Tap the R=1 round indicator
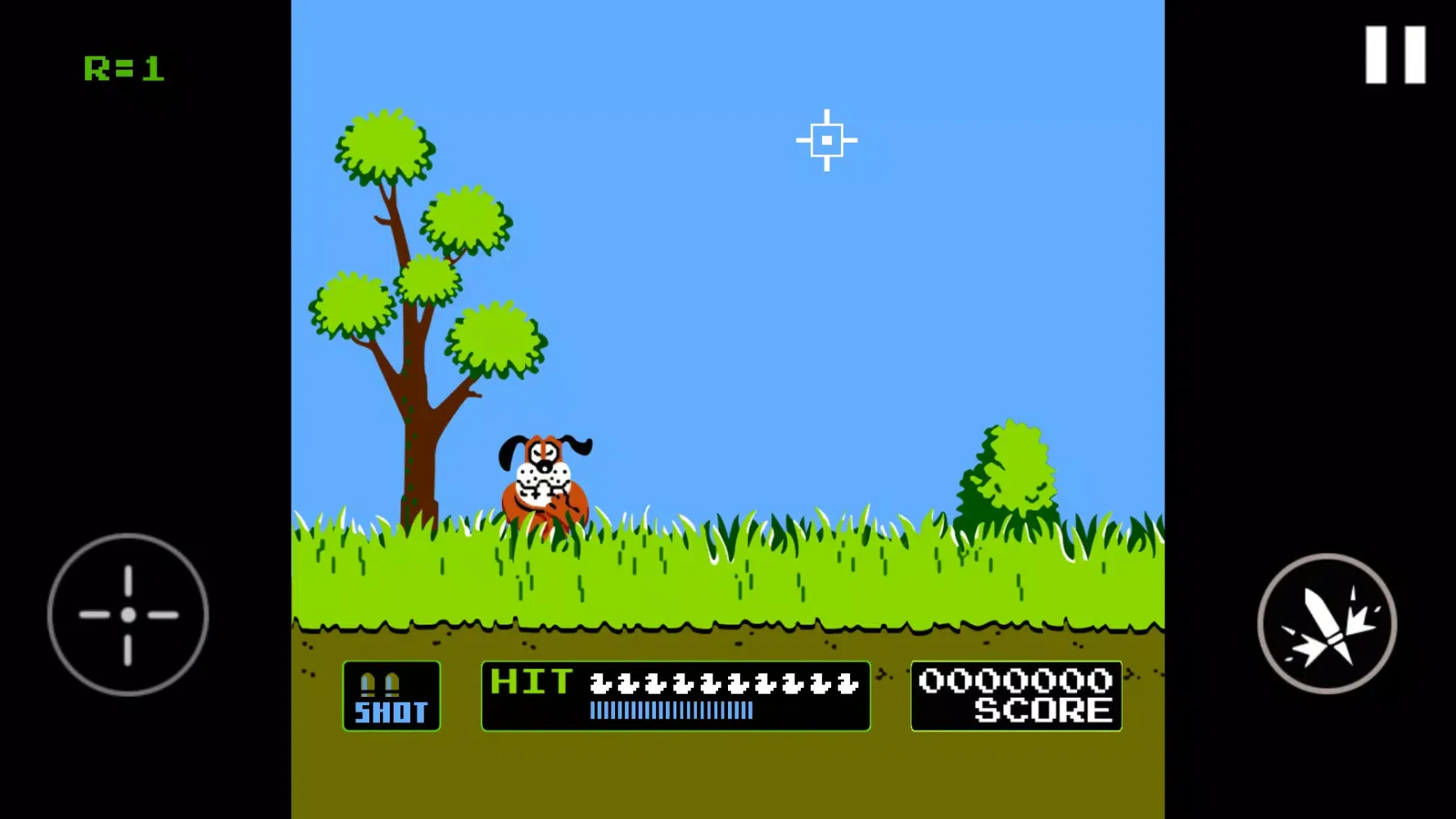The height and width of the screenshot is (819, 1456). pos(124,68)
